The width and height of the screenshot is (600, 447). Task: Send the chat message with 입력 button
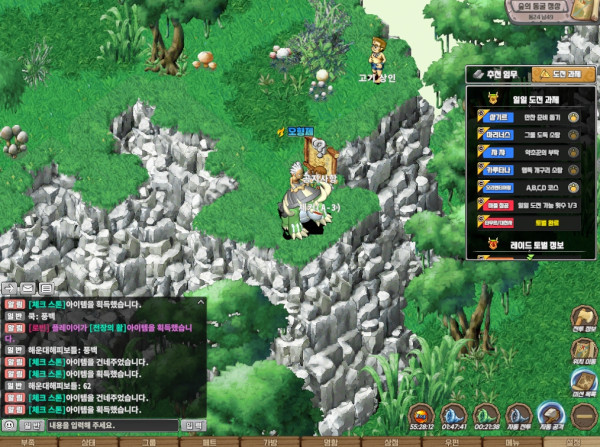(192, 426)
